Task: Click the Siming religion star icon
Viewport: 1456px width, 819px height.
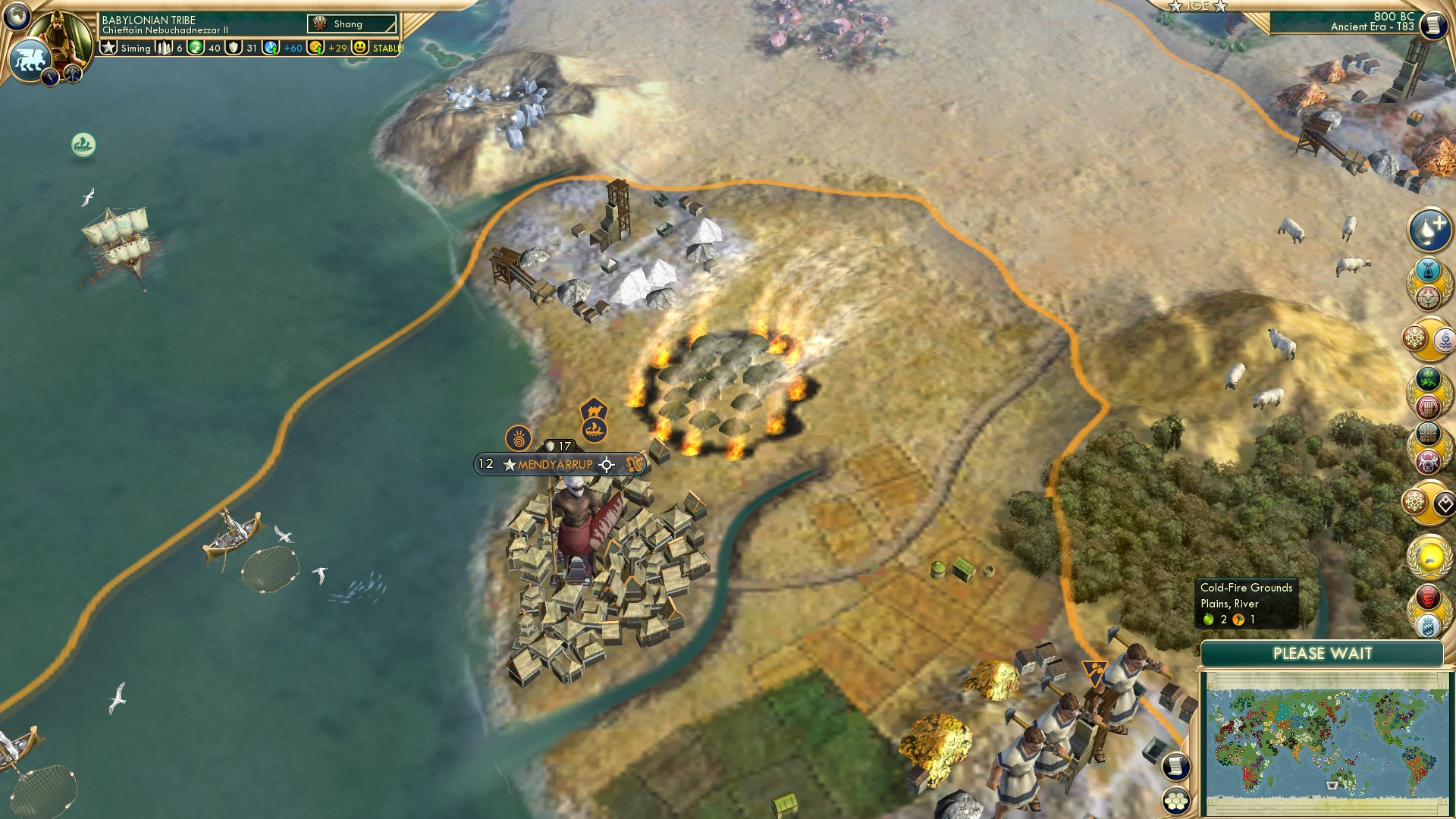Action: (107, 48)
